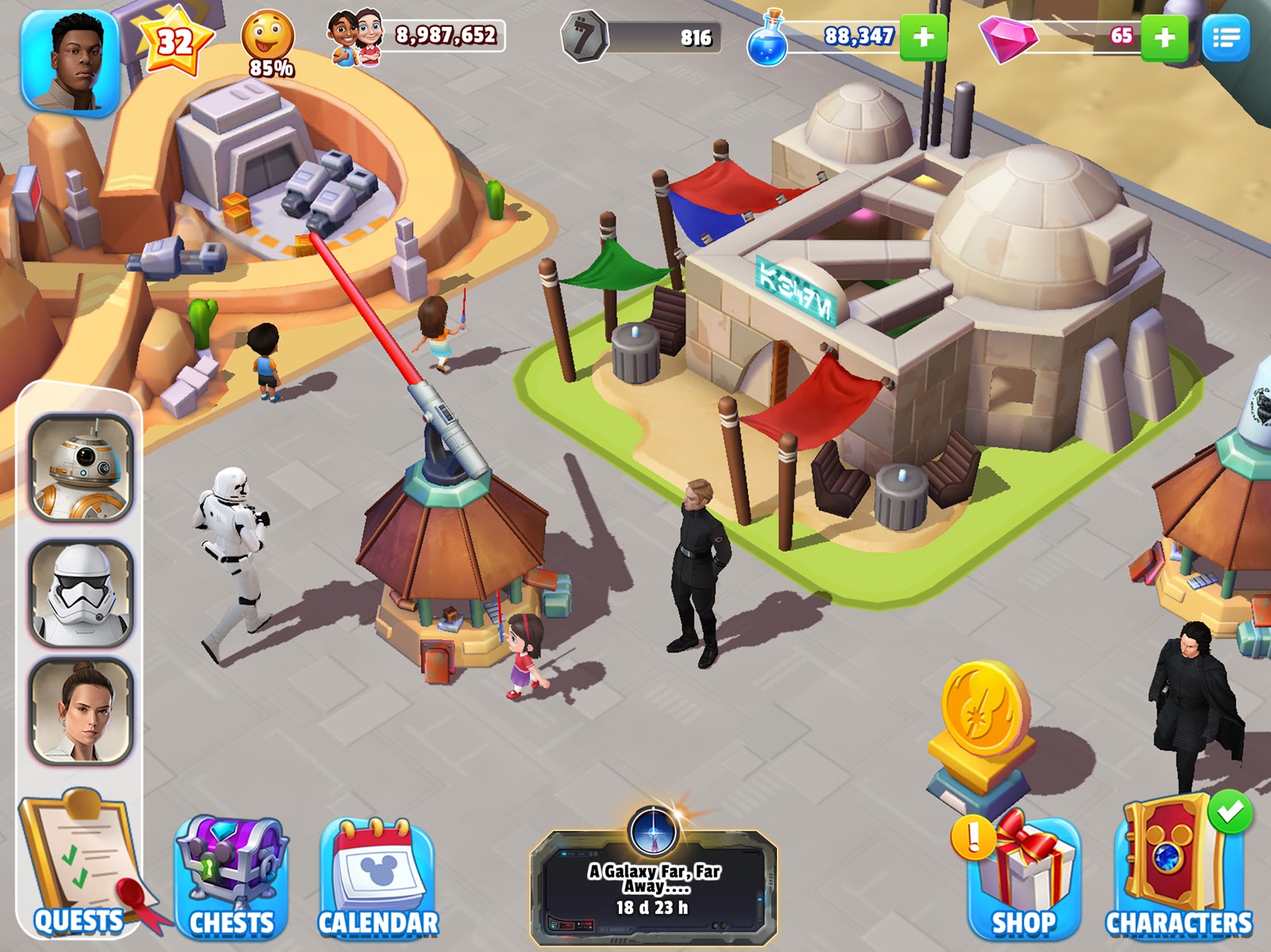Buy more pink gems with plus button

coord(1164,37)
